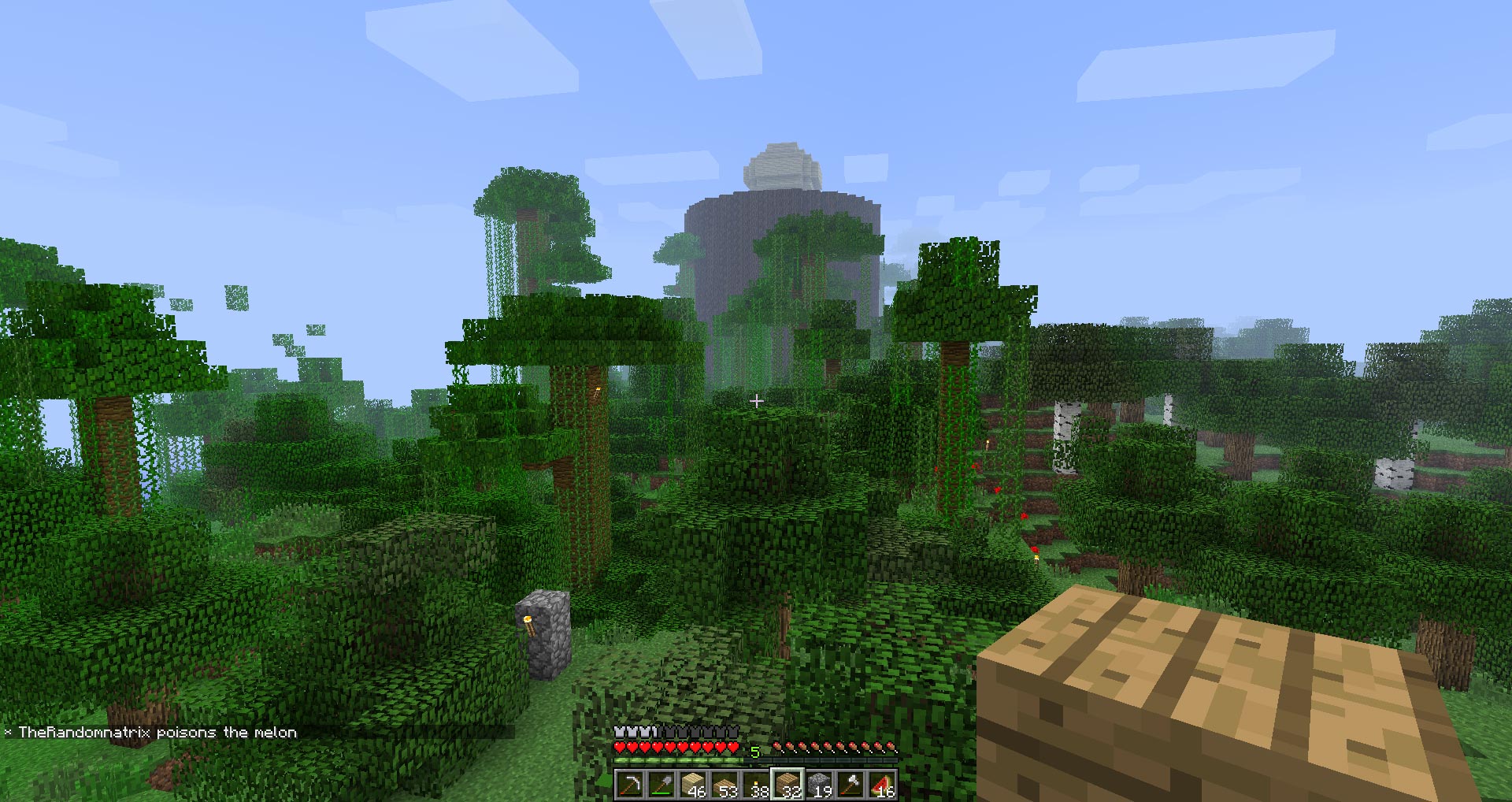
Task: Choose the stack of 46 wooden planks
Action: pos(693,785)
